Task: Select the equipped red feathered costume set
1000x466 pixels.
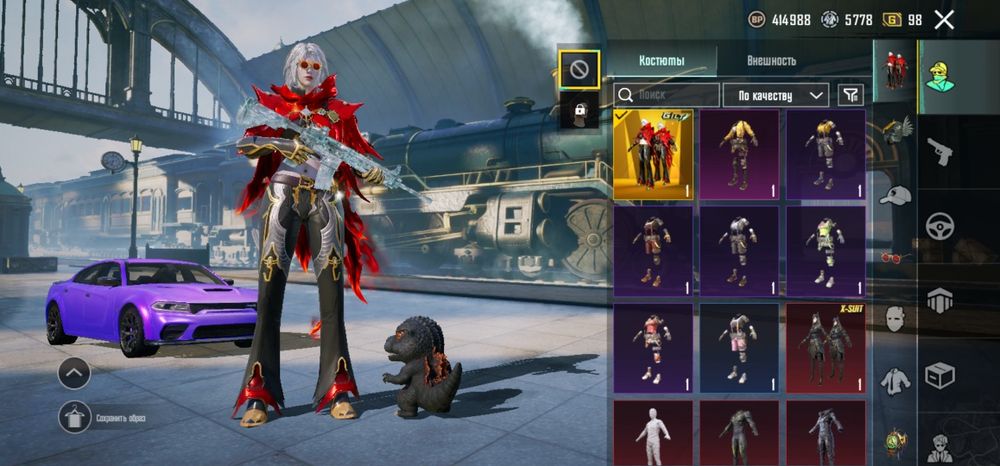Action: tap(653, 154)
